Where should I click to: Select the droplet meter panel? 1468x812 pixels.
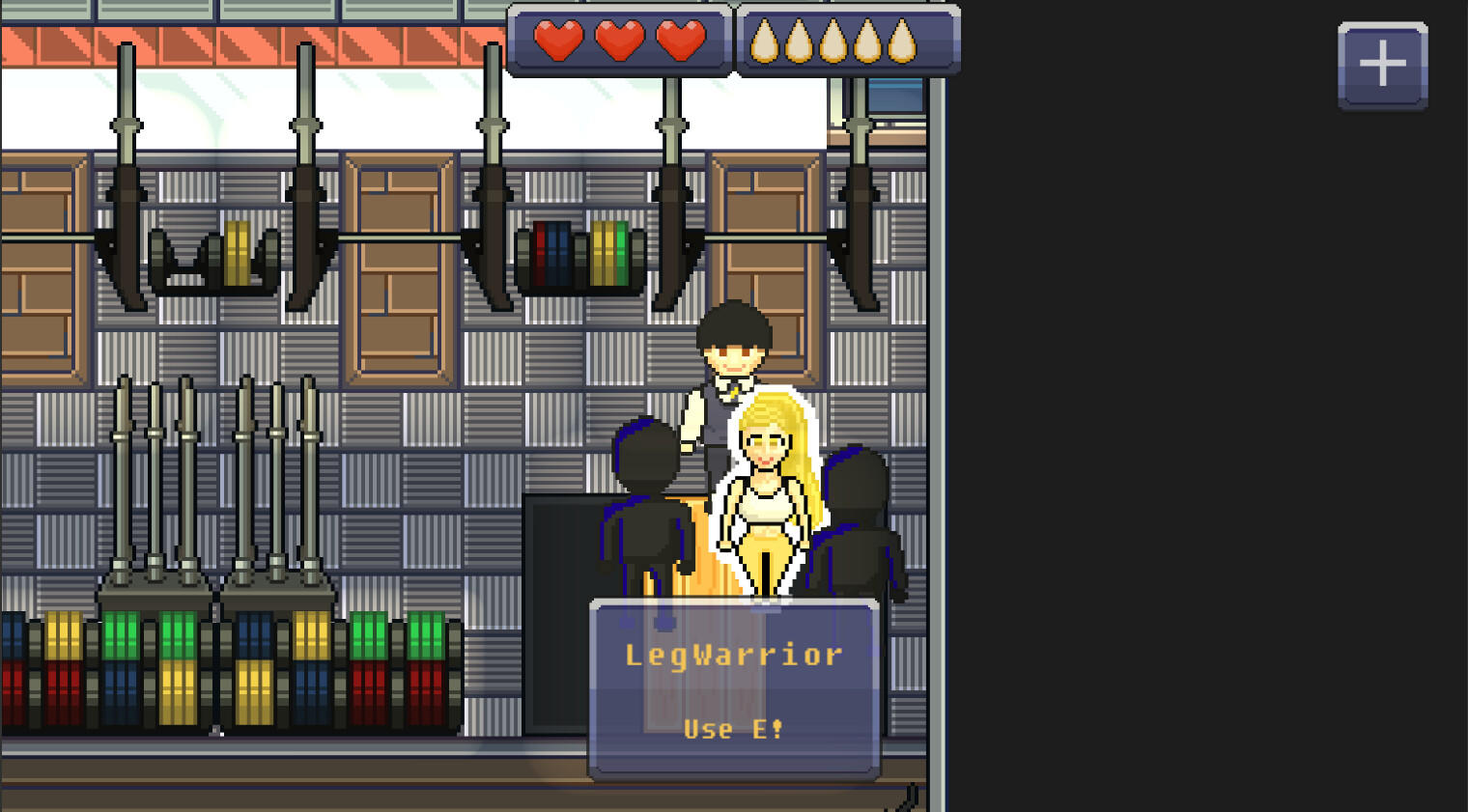coord(847,41)
